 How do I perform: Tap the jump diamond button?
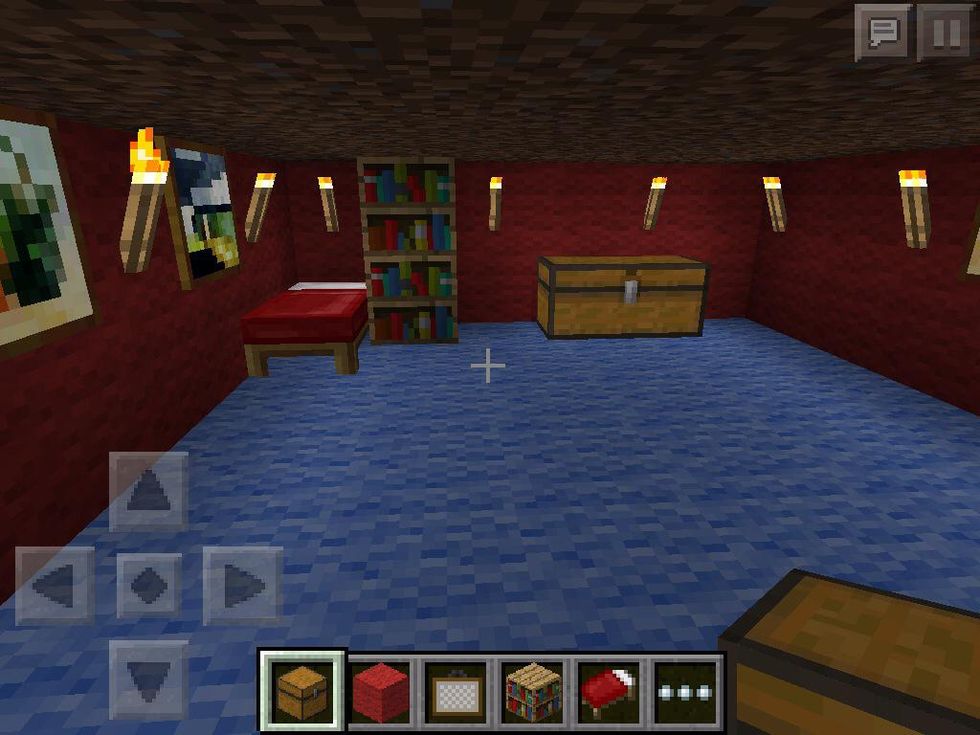click(x=149, y=586)
